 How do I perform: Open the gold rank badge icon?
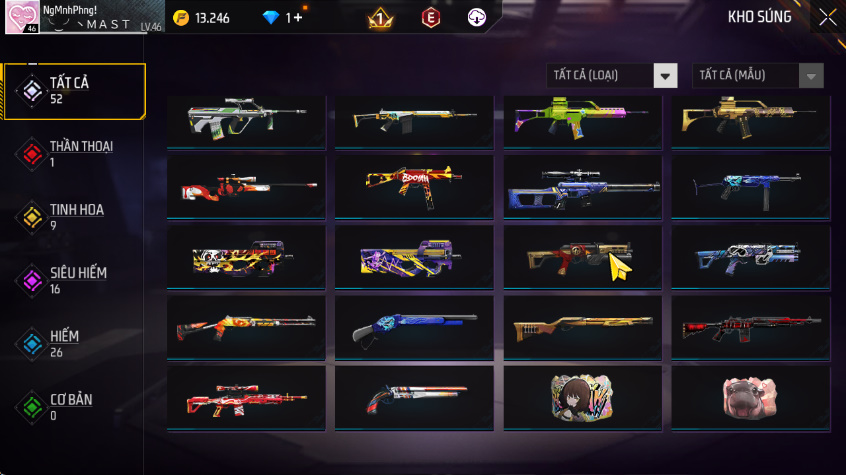(380, 18)
